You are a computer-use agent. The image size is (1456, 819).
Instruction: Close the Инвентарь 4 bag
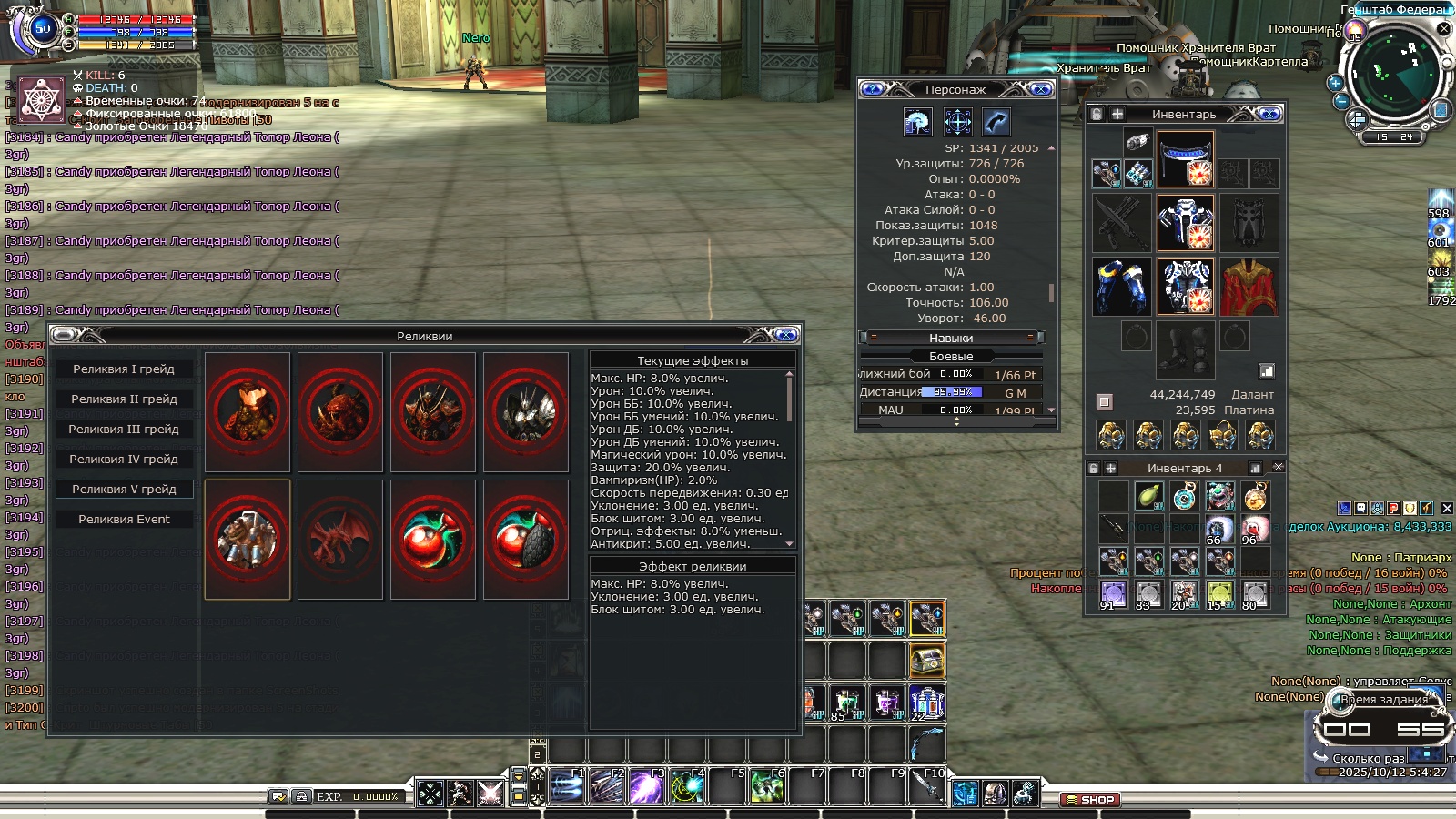pos(1278,468)
